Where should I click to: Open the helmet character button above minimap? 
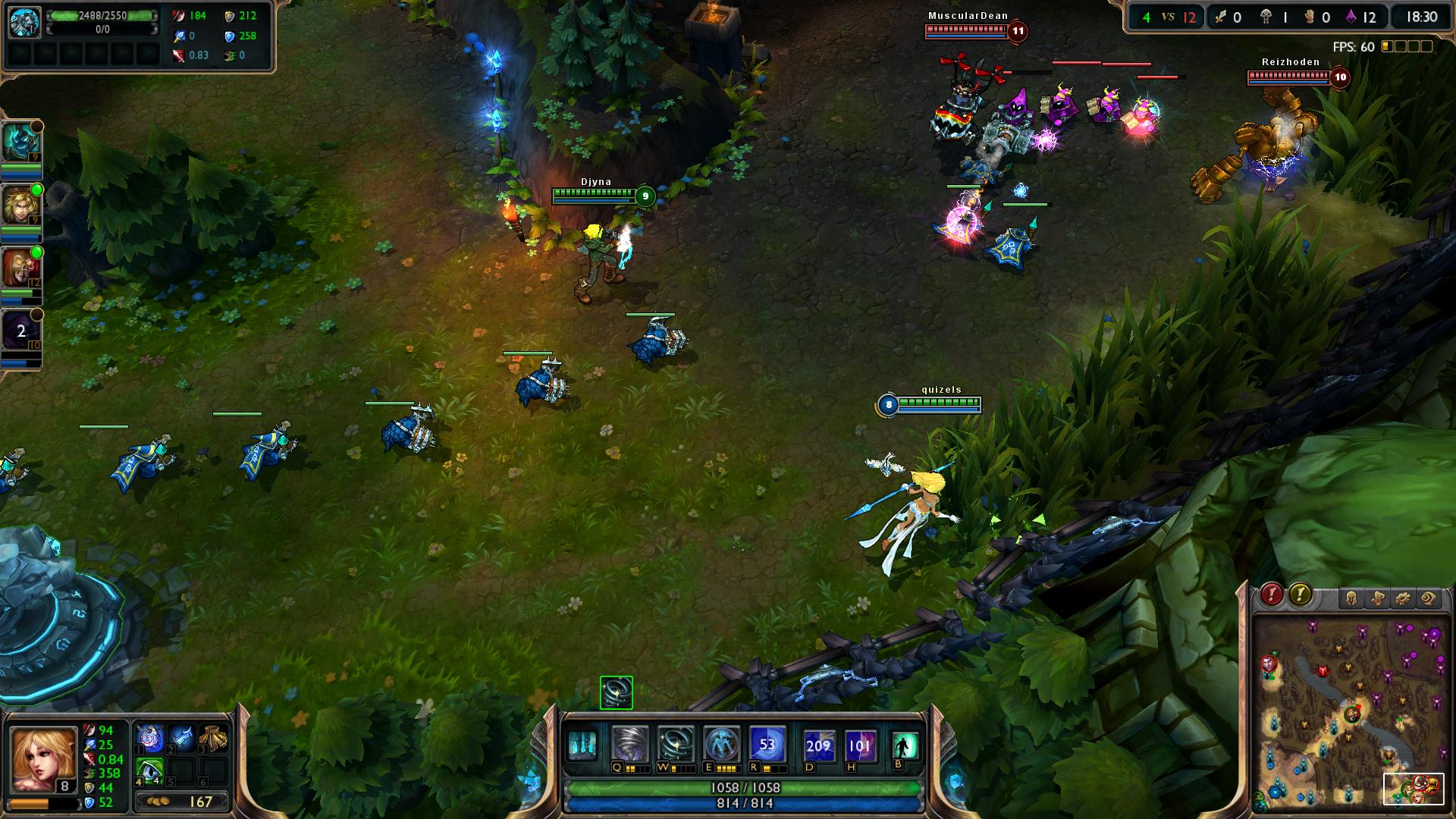click(1351, 599)
